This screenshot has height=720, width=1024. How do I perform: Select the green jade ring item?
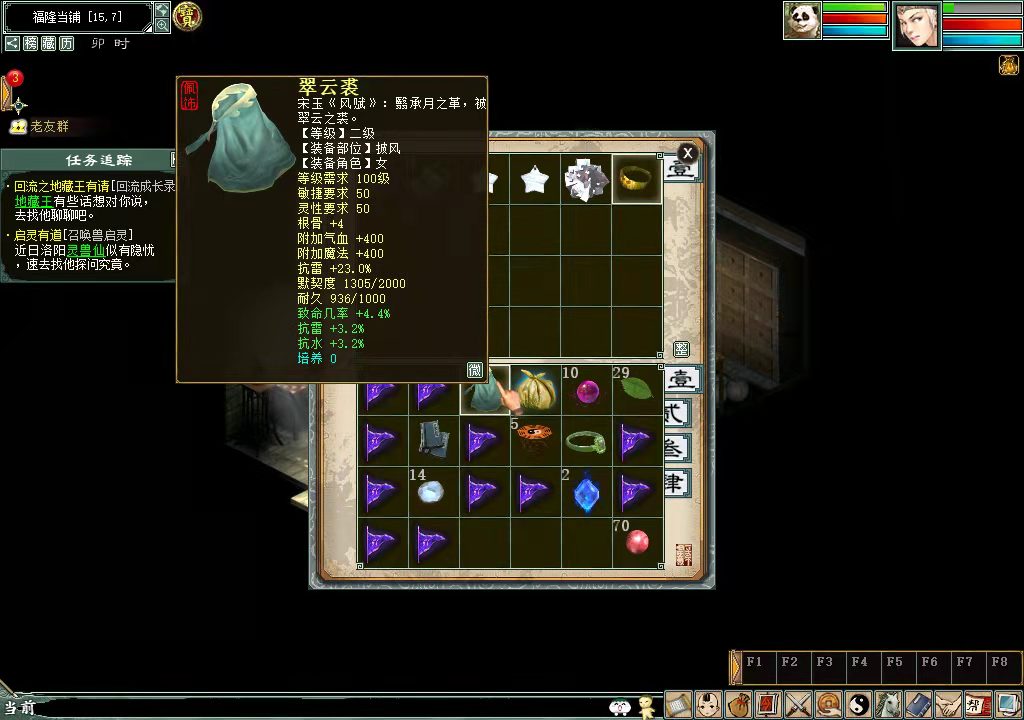(x=586, y=441)
